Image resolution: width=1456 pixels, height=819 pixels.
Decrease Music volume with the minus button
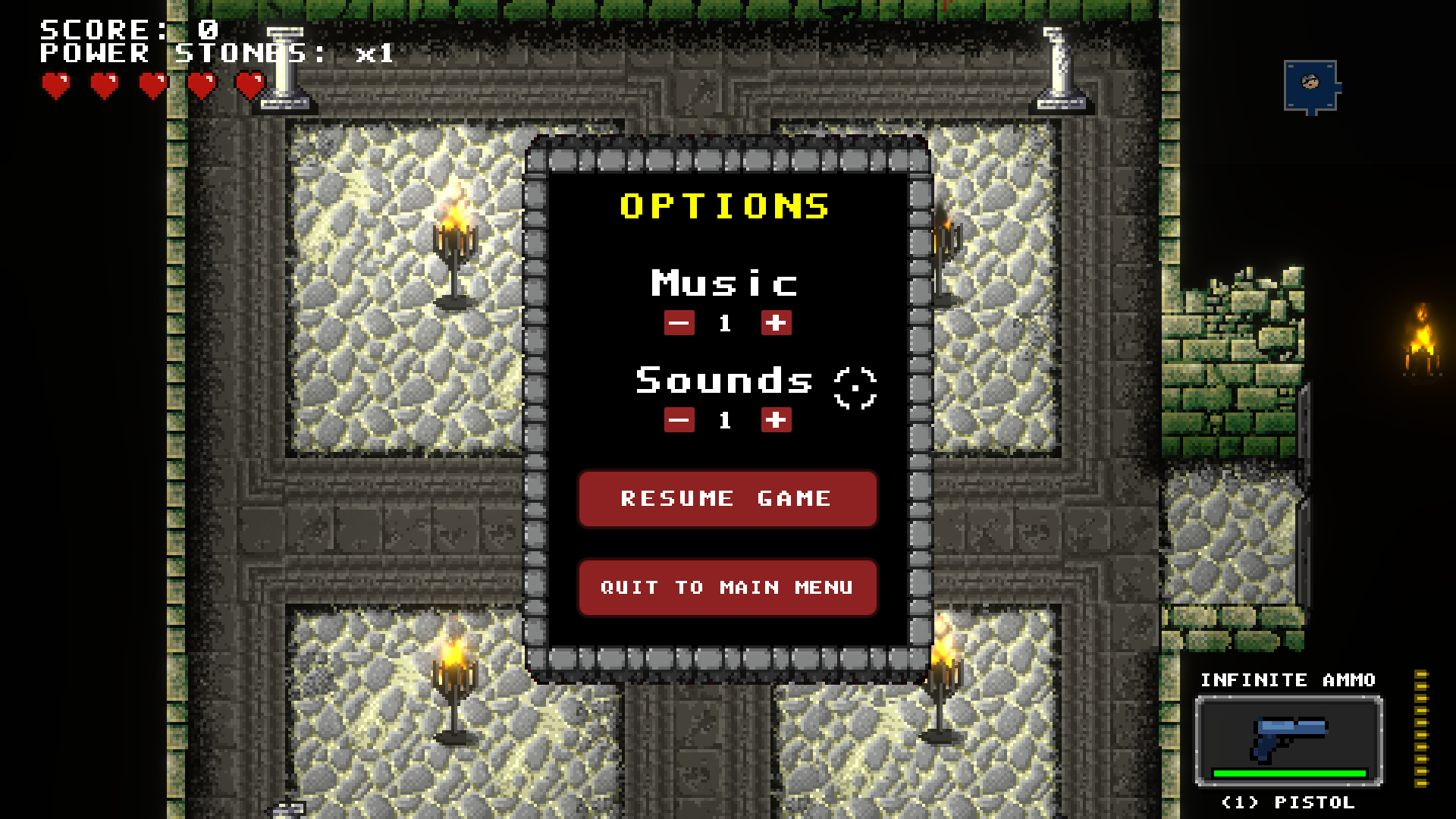pyautogui.click(x=679, y=324)
